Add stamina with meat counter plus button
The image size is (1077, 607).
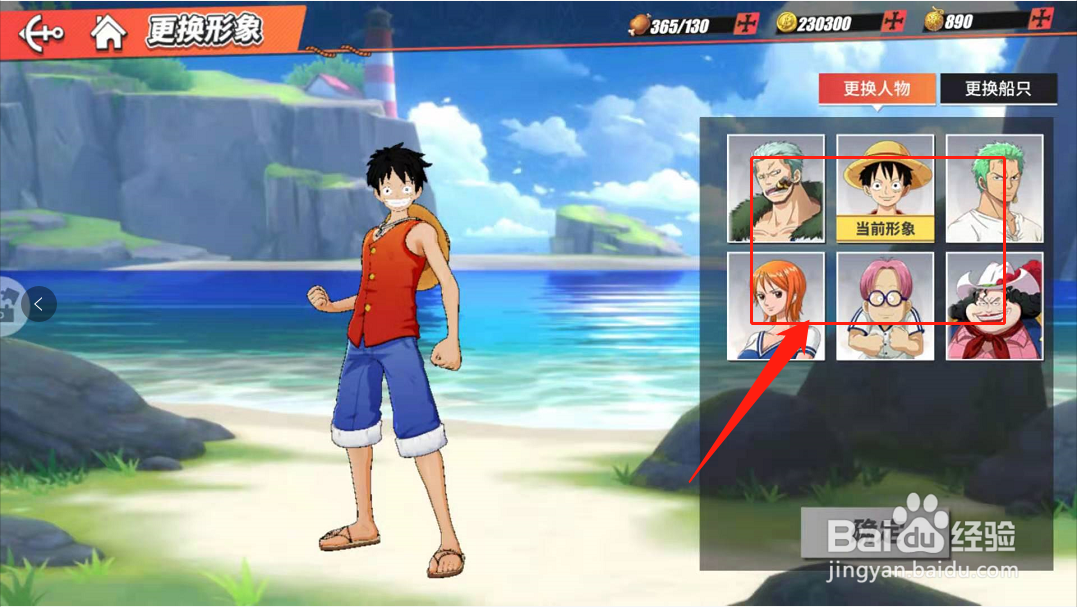(x=746, y=24)
